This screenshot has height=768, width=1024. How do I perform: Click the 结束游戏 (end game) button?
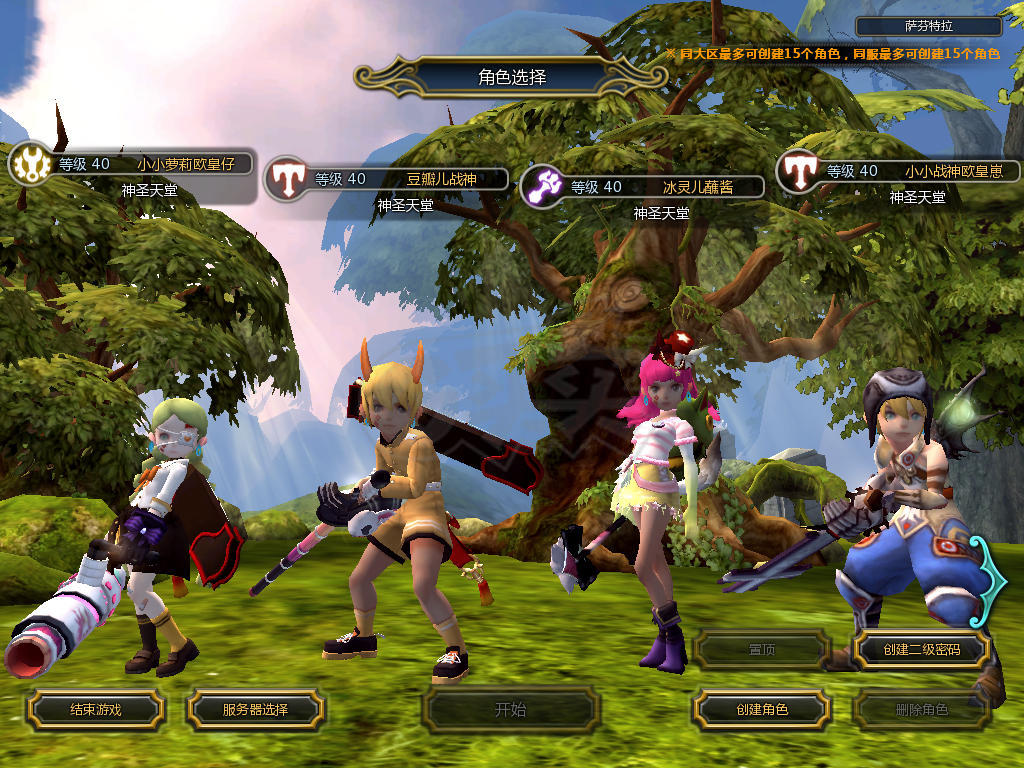pyautogui.click(x=95, y=710)
